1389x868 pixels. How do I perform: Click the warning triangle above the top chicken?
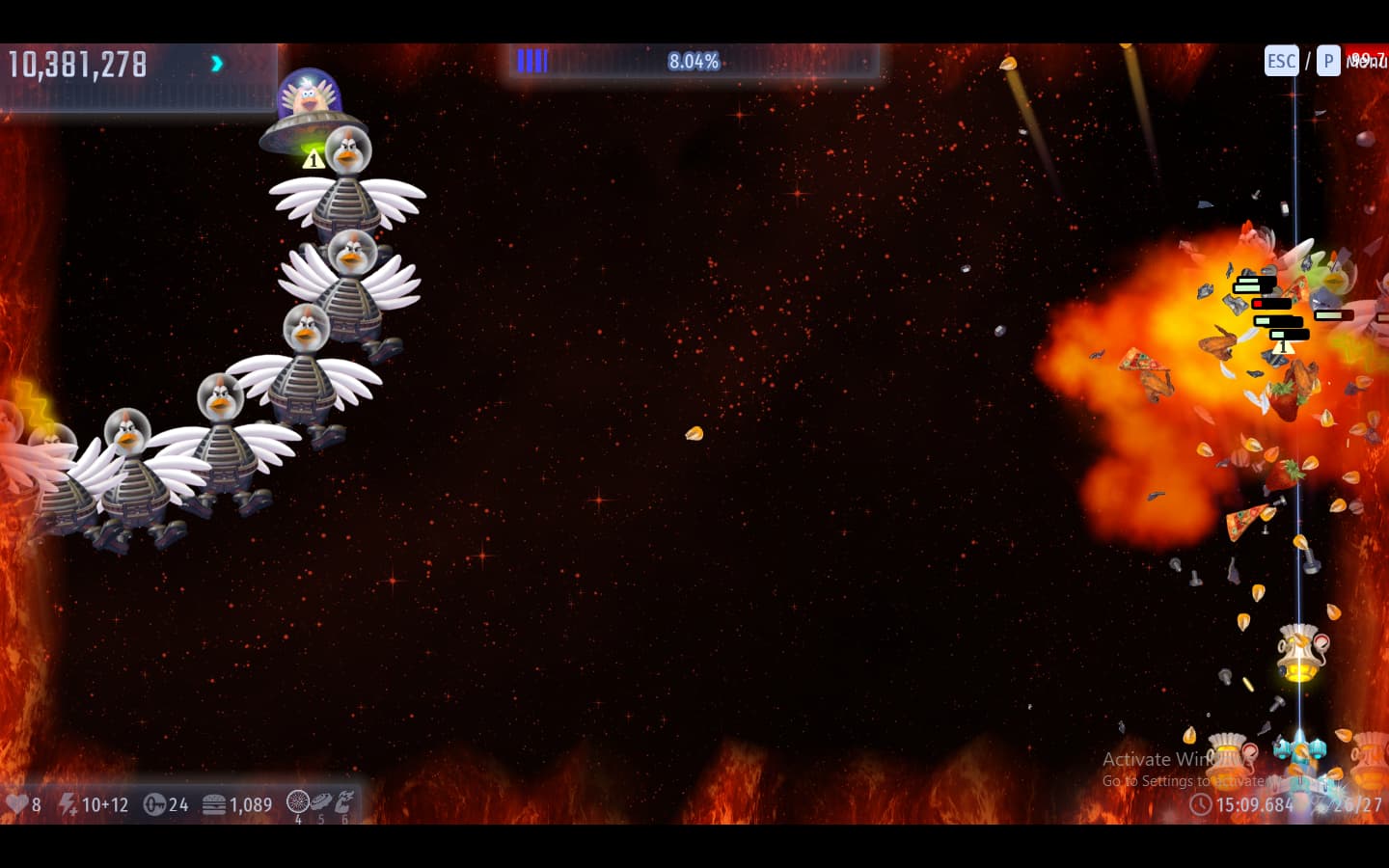click(313, 159)
